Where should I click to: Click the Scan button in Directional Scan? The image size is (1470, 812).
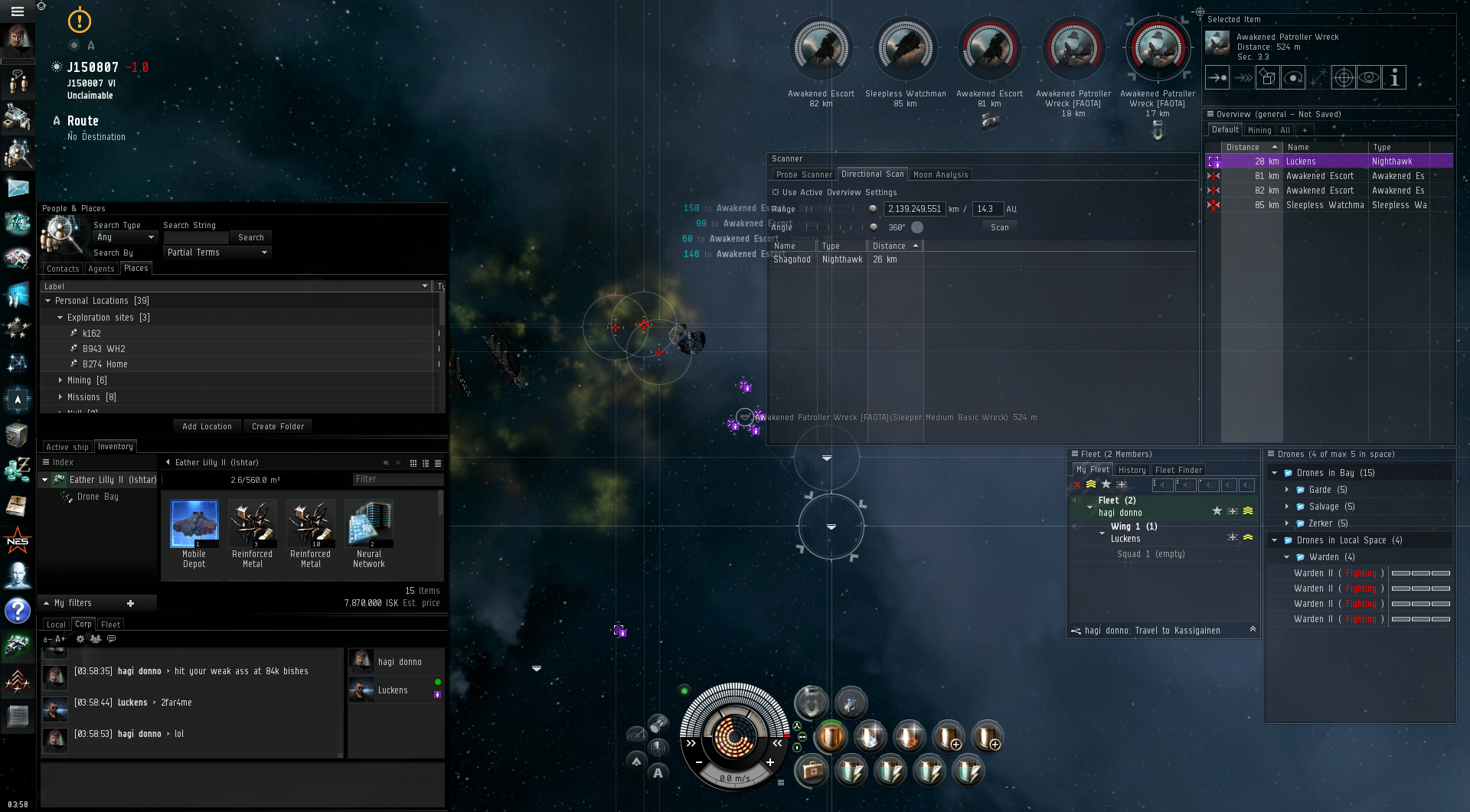pyautogui.click(x=999, y=227)
